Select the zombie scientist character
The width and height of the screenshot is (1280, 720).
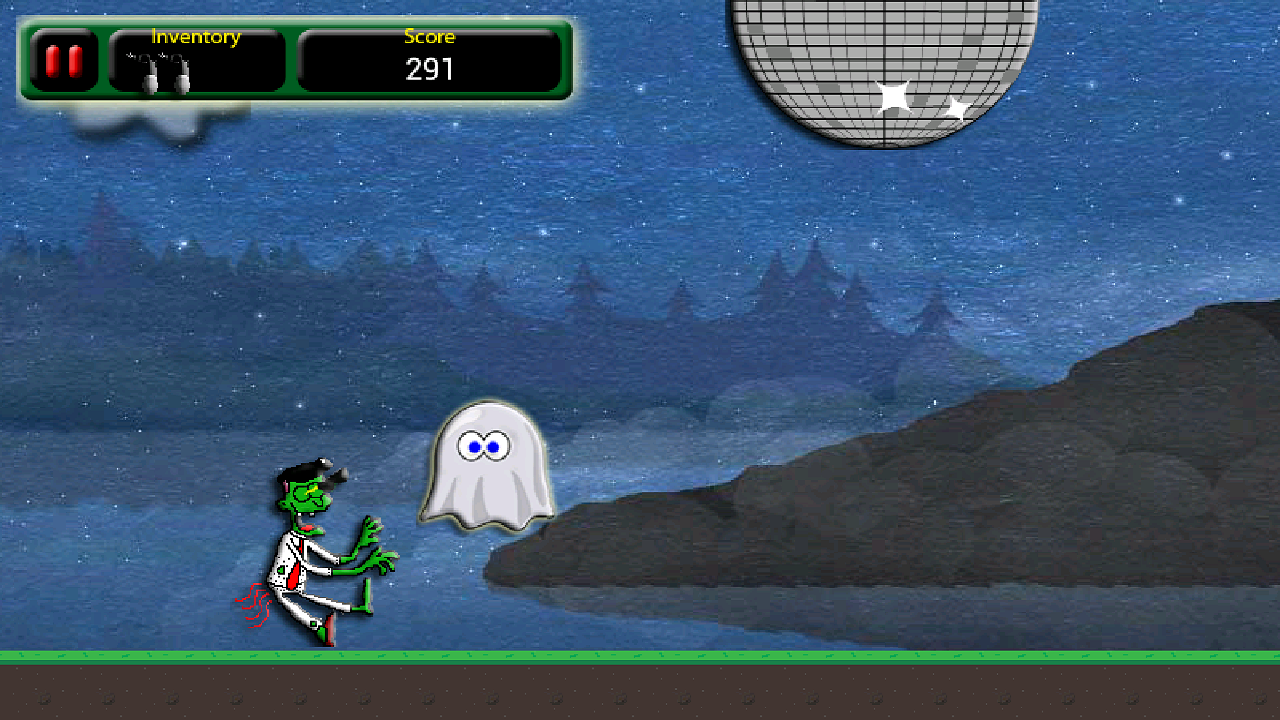pyautogui.click(x=320, y=550)
